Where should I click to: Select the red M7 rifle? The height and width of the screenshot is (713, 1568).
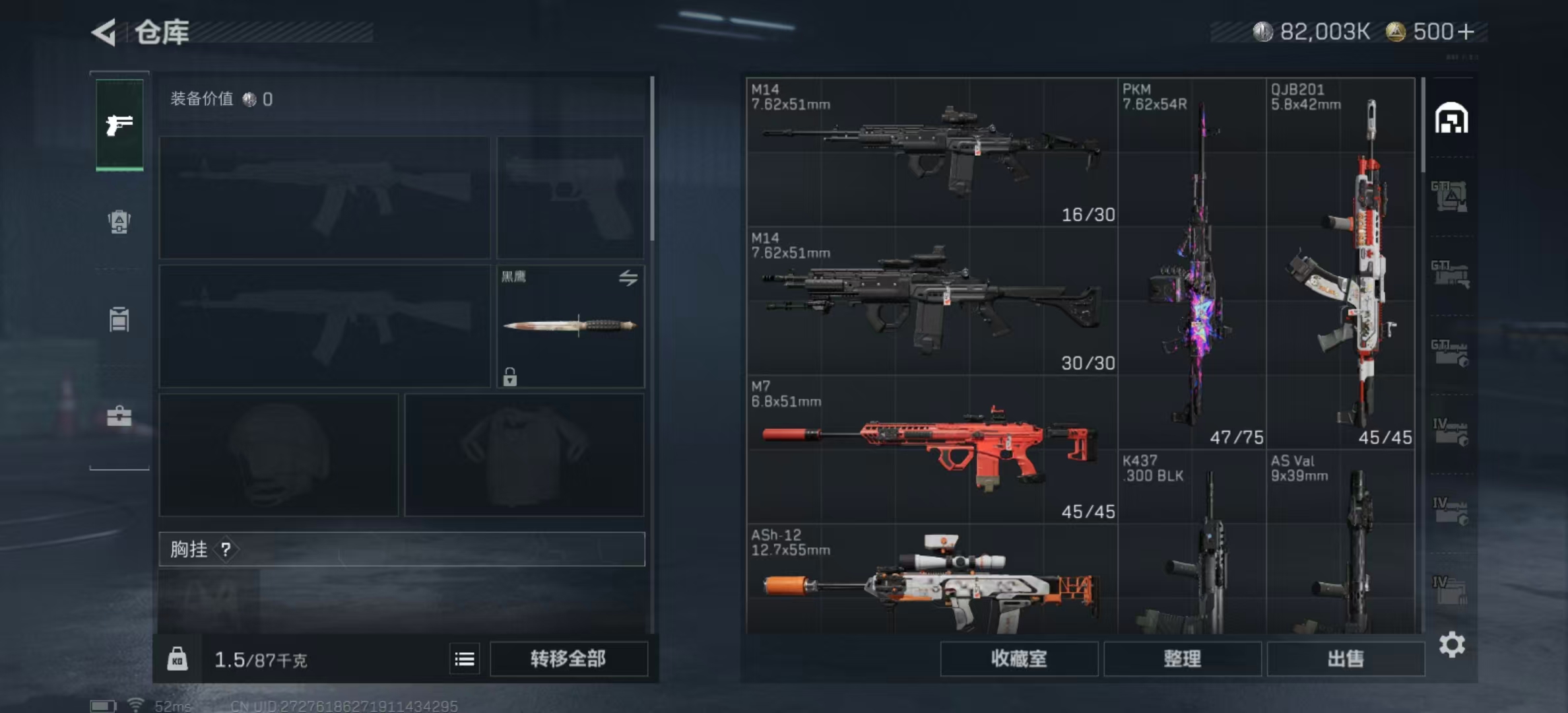pyautogui.click(x=931, y=449)
